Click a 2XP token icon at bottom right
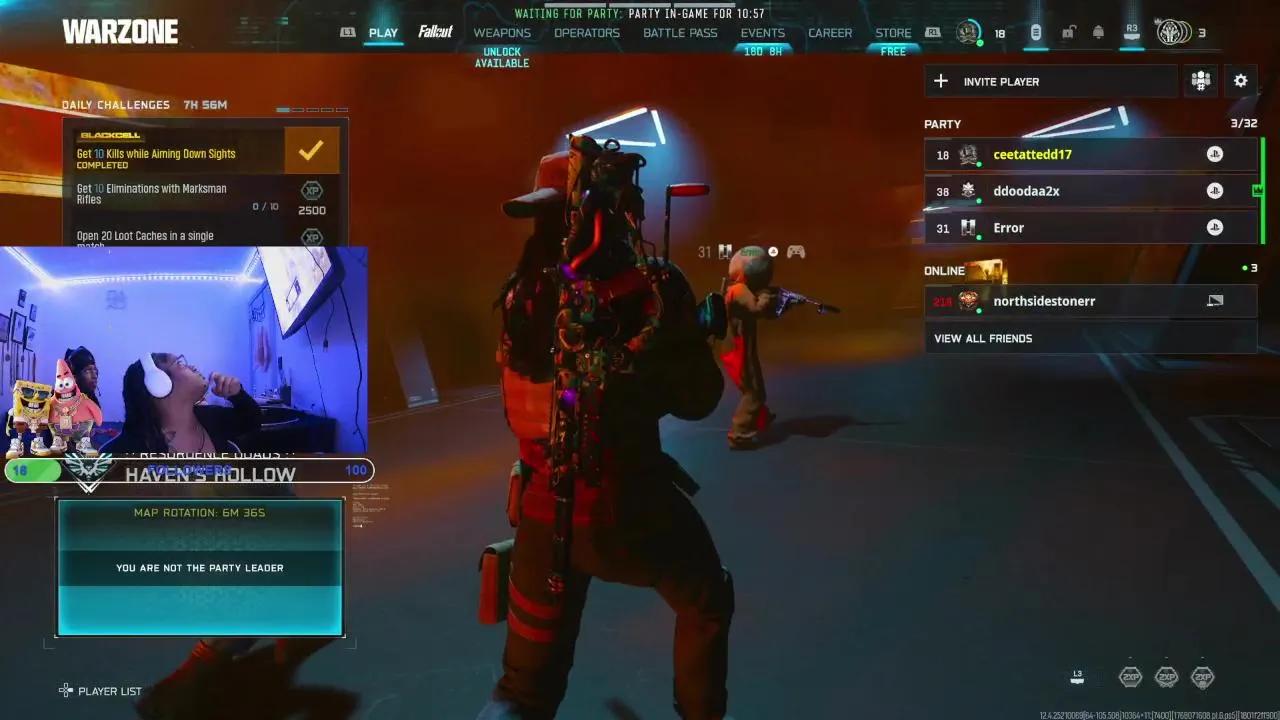The width and height of the screenshot is (1280, 720). coord(1131,677)
